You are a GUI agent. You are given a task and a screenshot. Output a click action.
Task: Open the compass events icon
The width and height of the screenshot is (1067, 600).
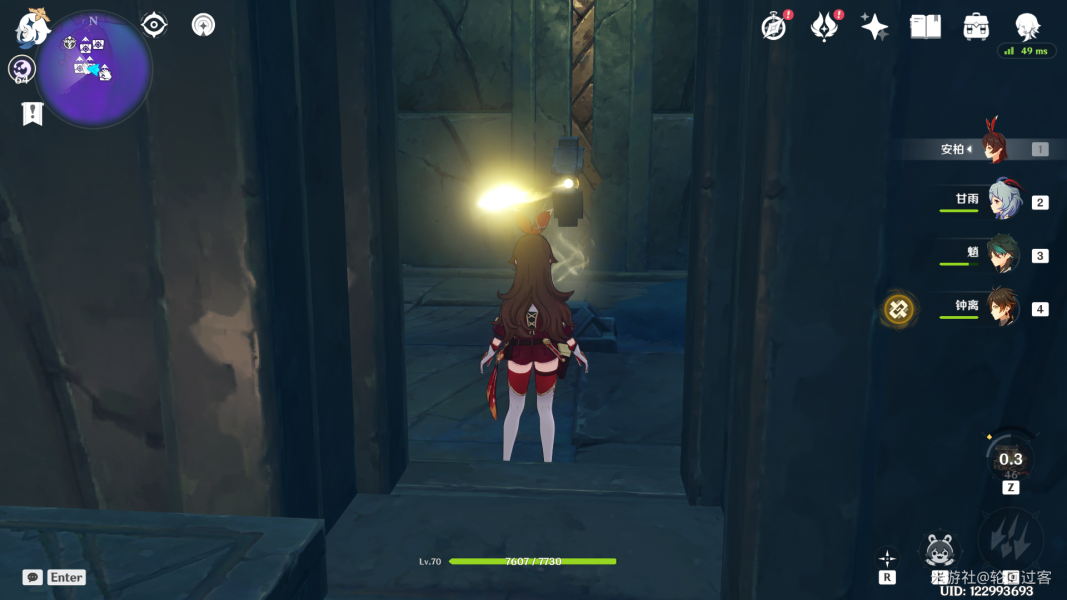(x=773, y=27)
